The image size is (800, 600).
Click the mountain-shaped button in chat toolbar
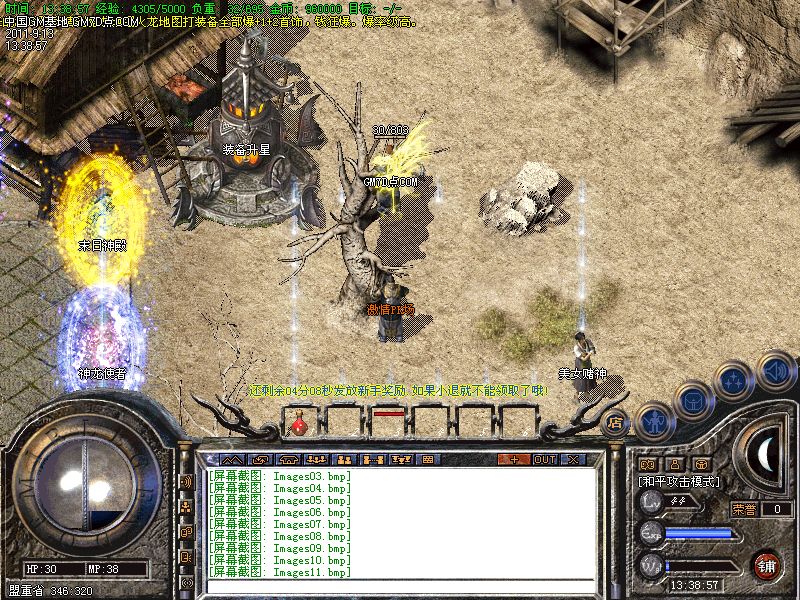point(232,460)
